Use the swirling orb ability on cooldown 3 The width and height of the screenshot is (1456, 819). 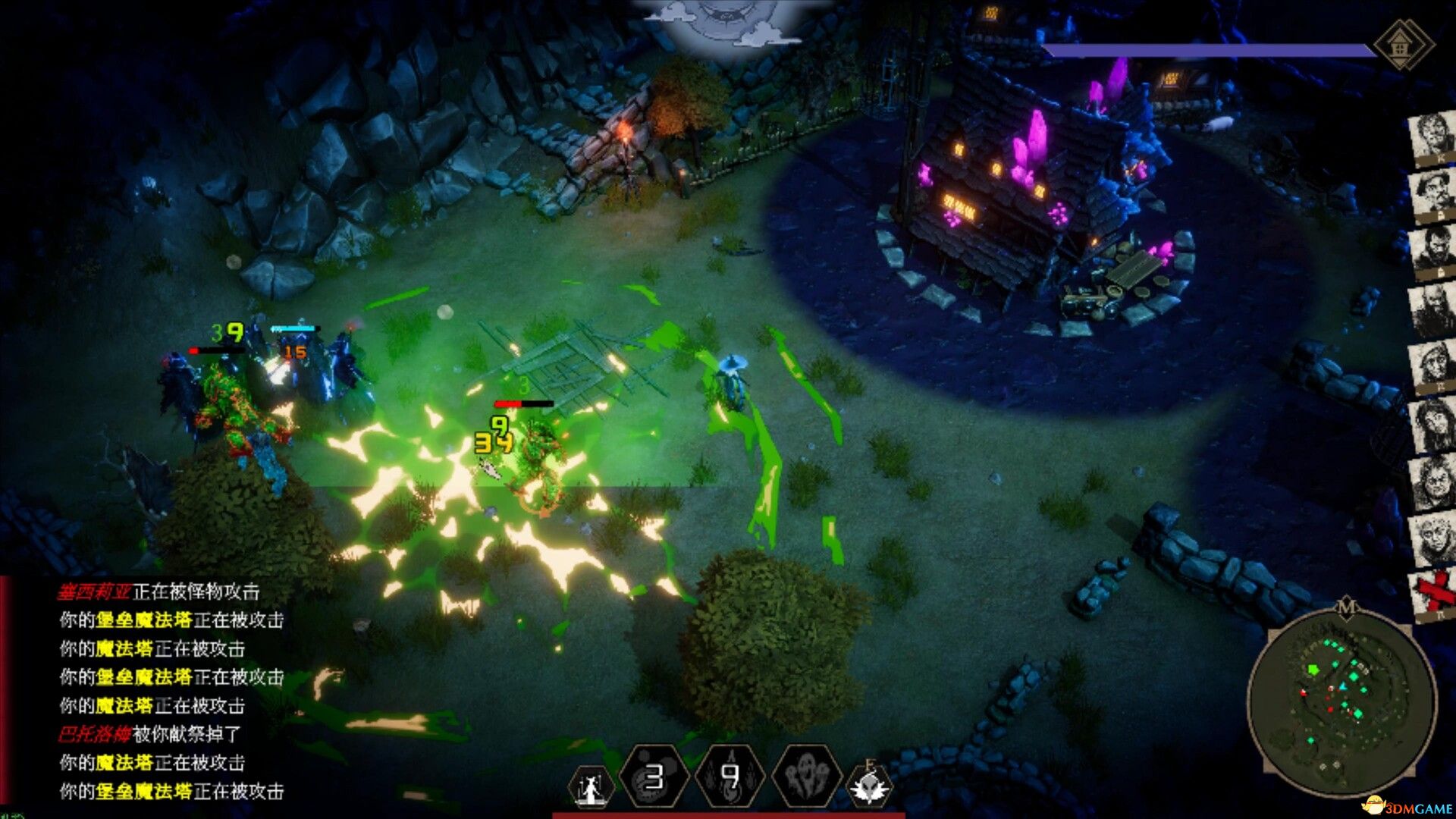tap(653, 777)
